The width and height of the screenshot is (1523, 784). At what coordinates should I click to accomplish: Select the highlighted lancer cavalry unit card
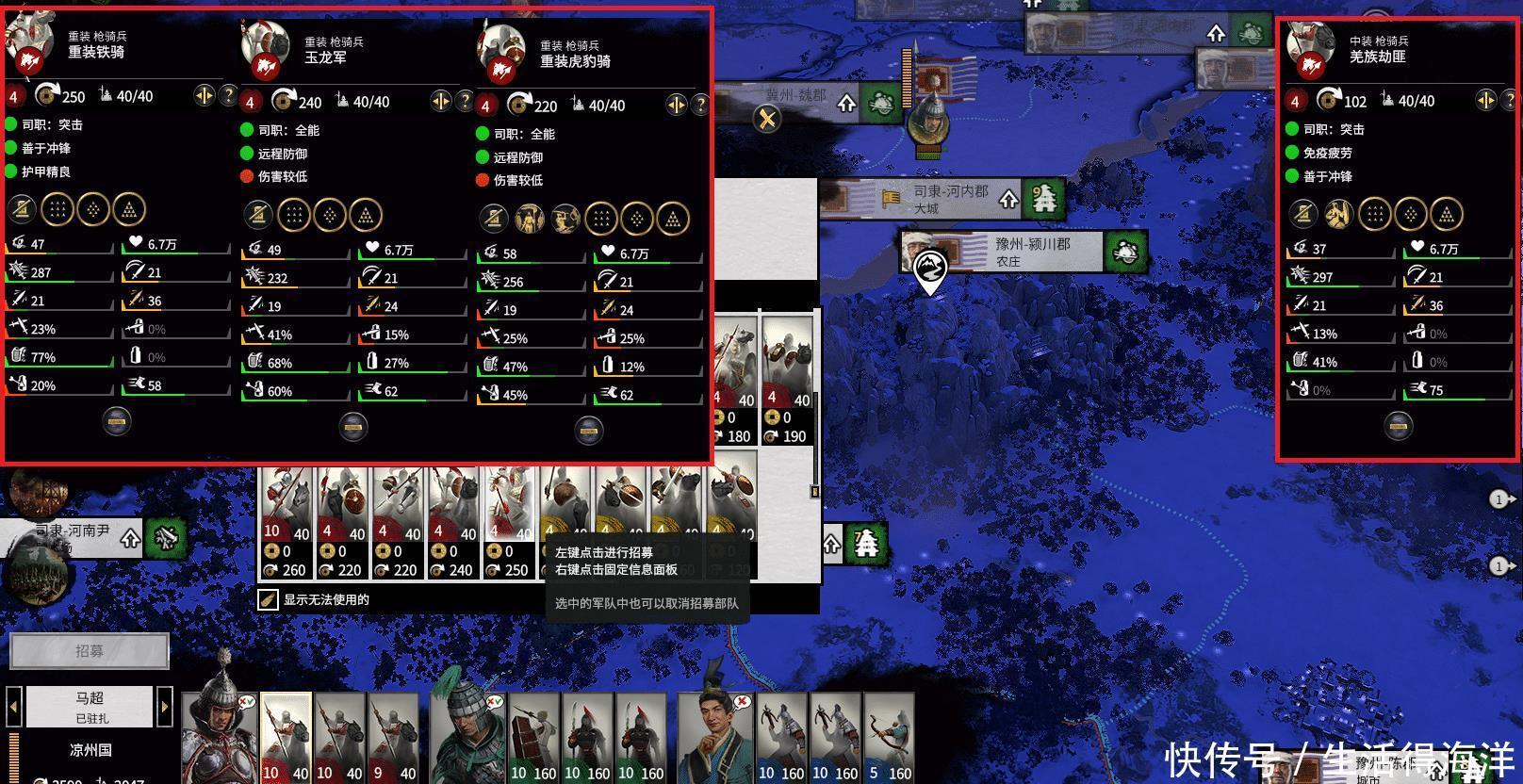click(287, 740)
